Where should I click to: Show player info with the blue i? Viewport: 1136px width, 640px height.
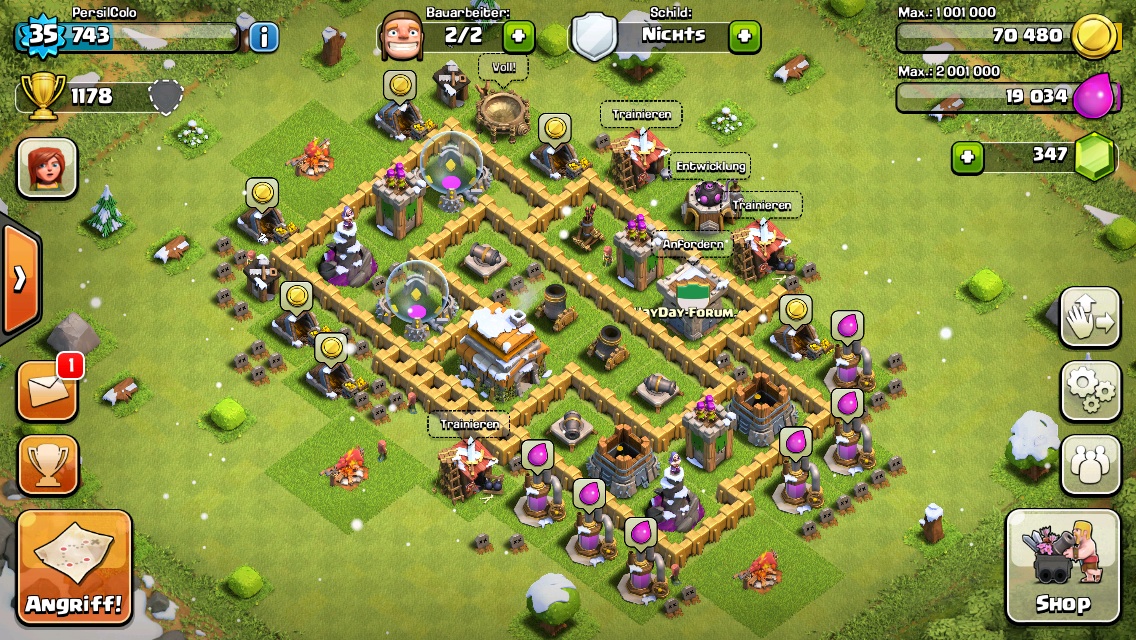coord(263,37)
